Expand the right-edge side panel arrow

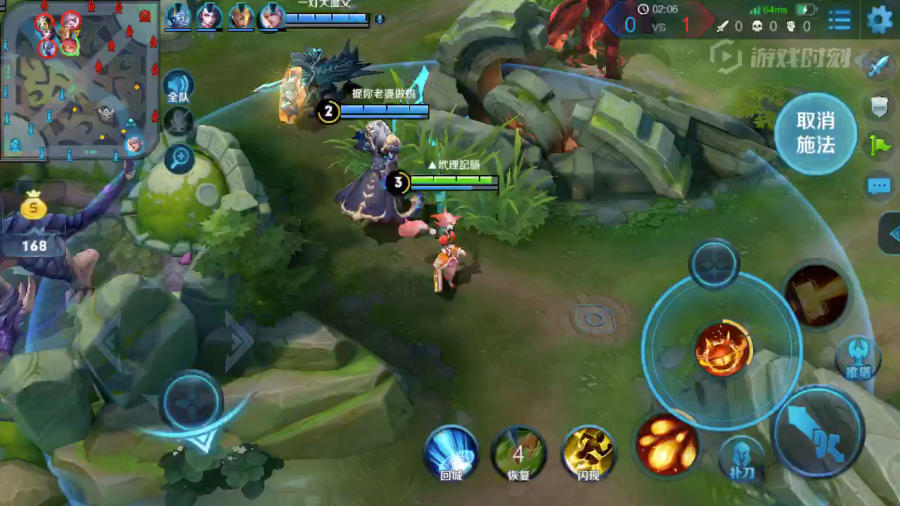coord(890,233)
